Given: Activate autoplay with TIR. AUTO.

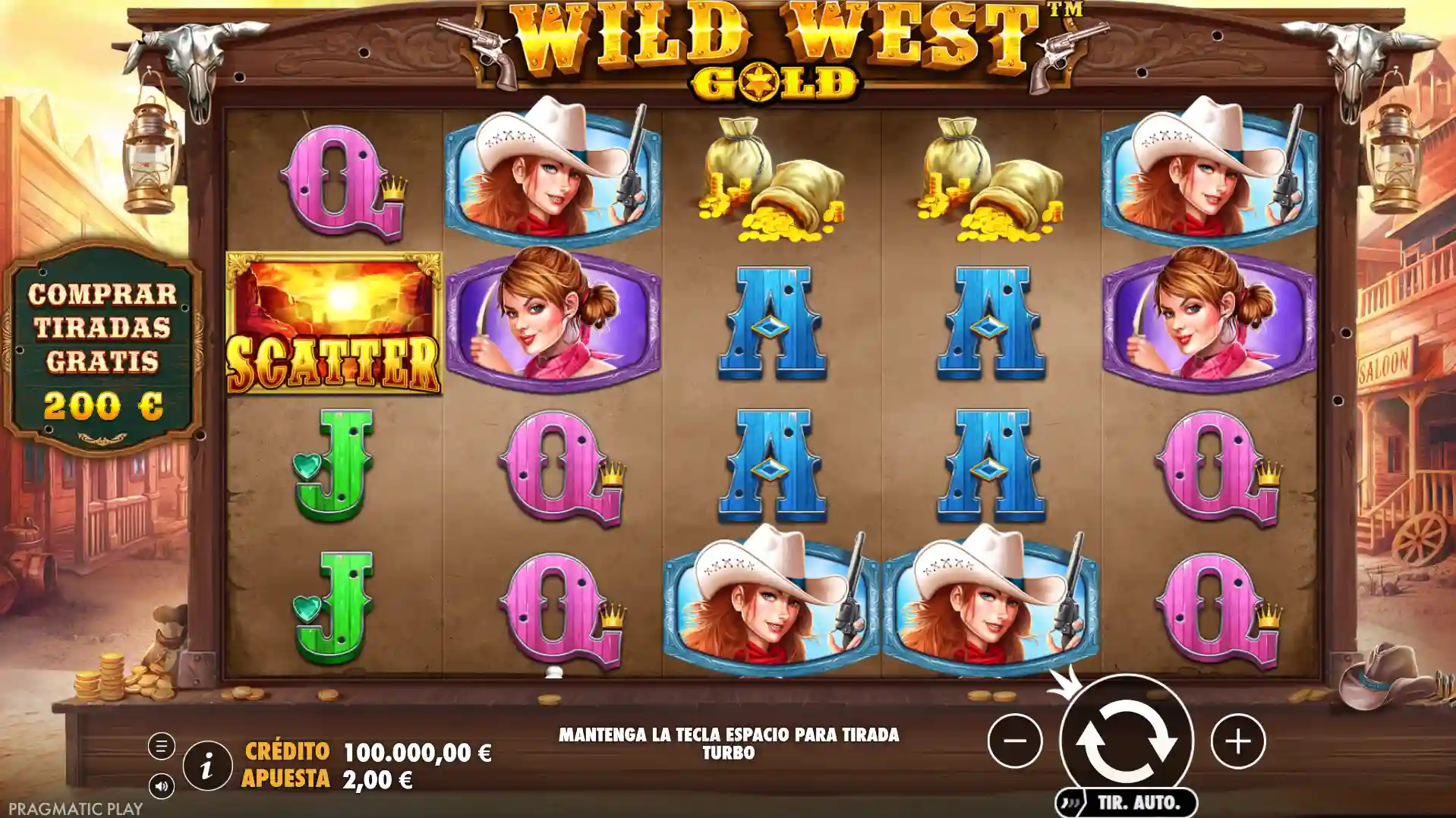Looking at the screenshot, I should click(x=1126, y=800).
